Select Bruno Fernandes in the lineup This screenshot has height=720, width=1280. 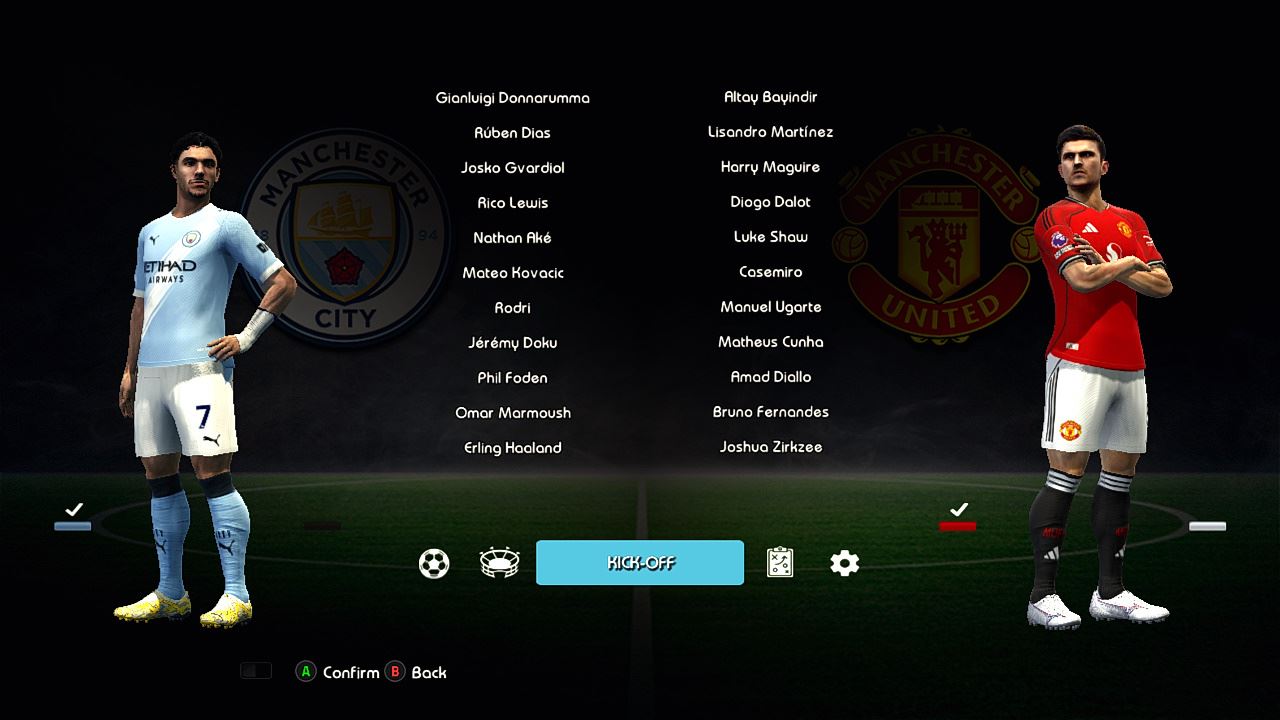tap(771, 412)
